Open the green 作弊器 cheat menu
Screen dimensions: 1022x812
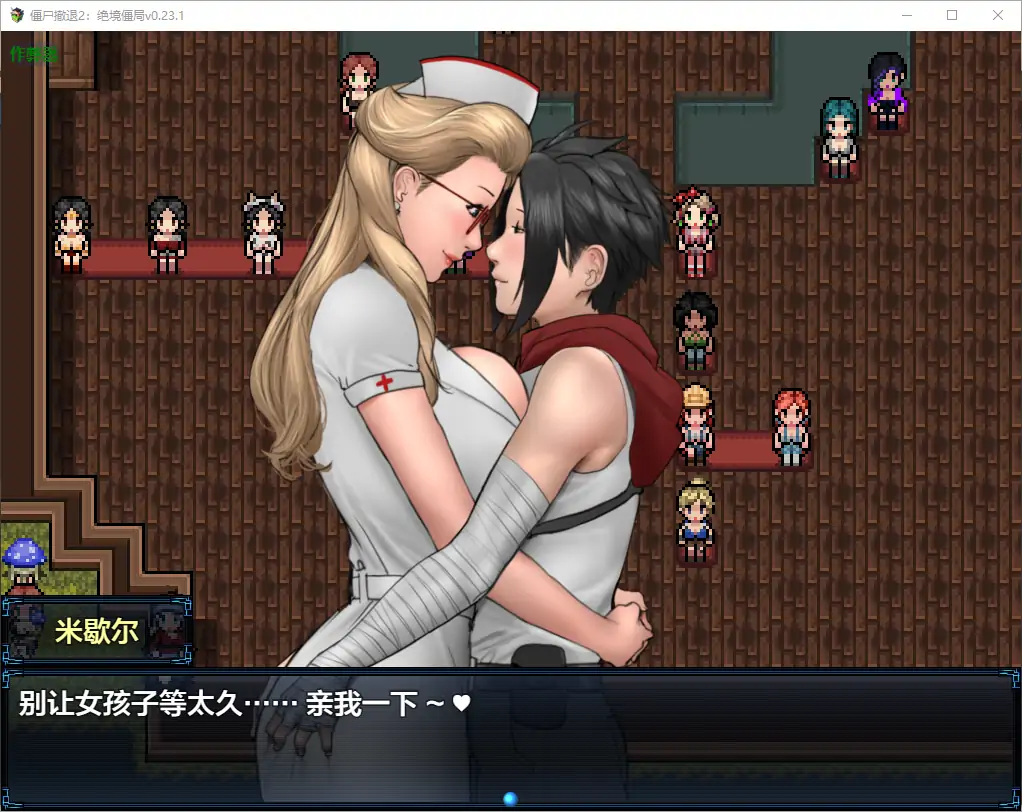[34, 54]
